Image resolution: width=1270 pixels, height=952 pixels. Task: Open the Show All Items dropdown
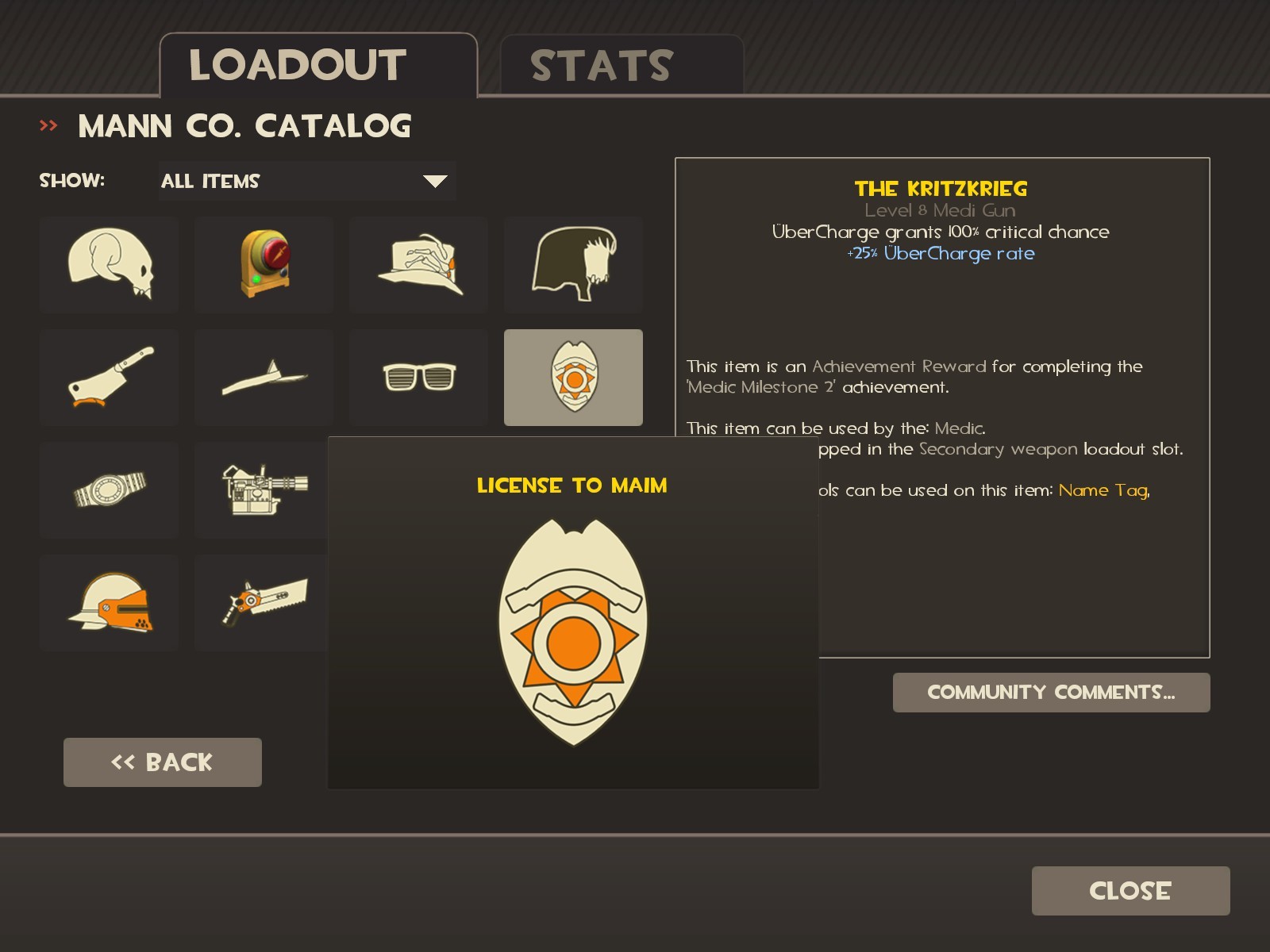pyautogui.click(x=307, y=181)
